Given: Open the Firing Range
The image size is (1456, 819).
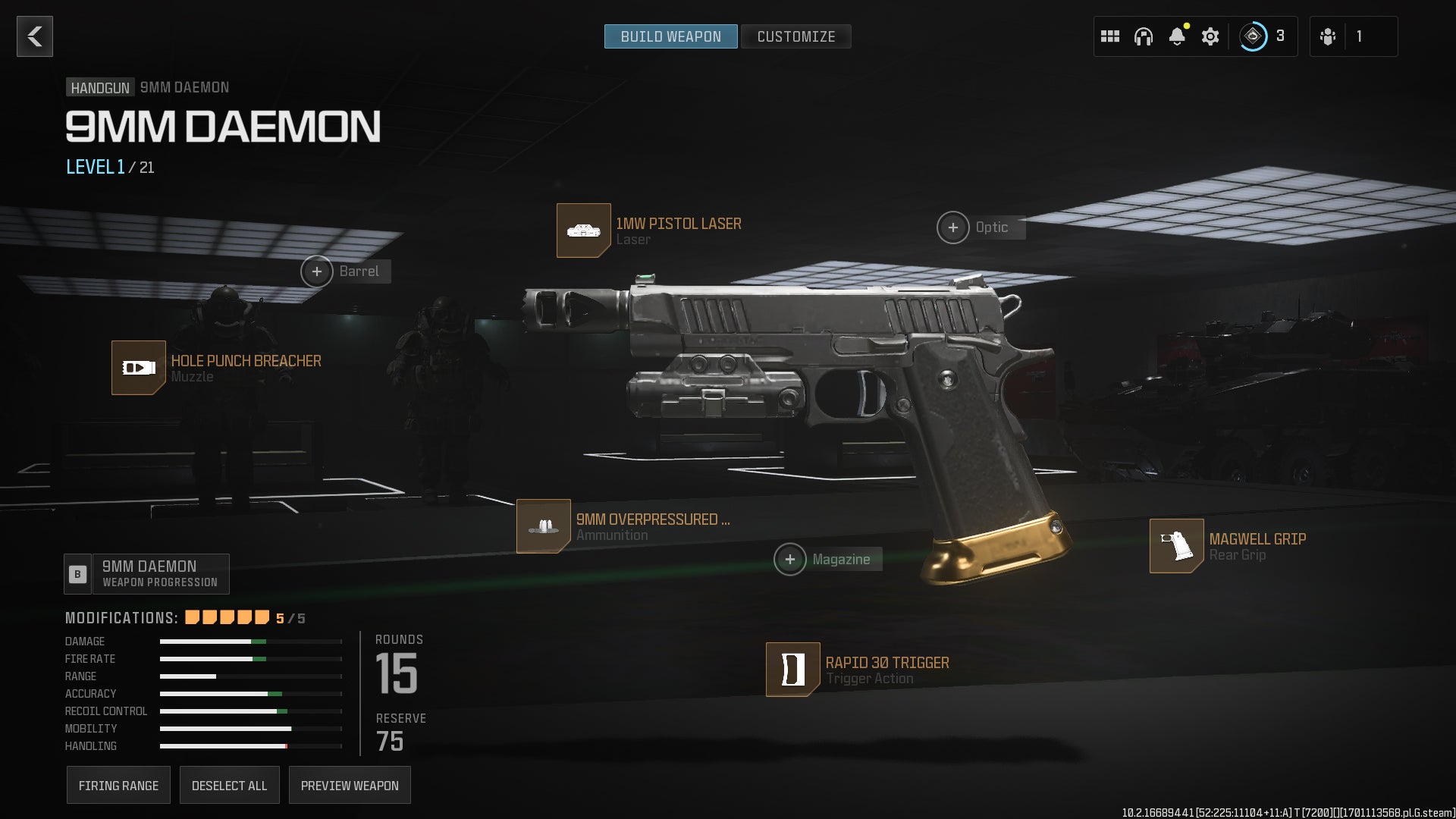Looking at the screenshot, I should 118,785.
